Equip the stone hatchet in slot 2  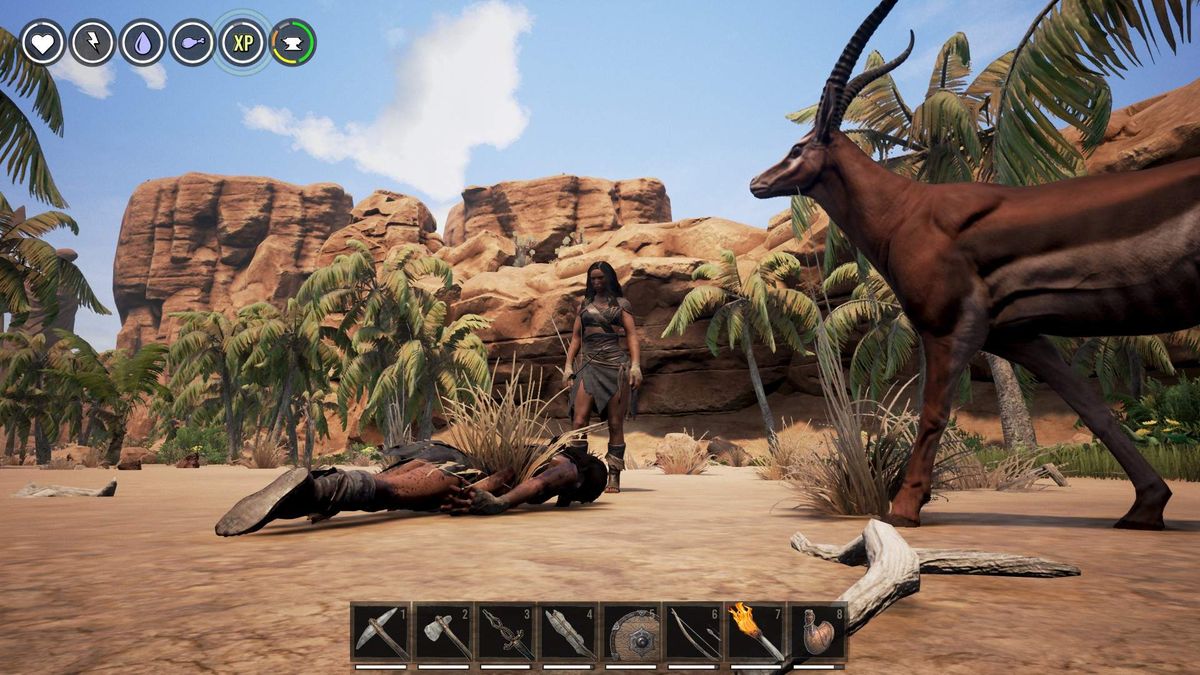(443, 633)
